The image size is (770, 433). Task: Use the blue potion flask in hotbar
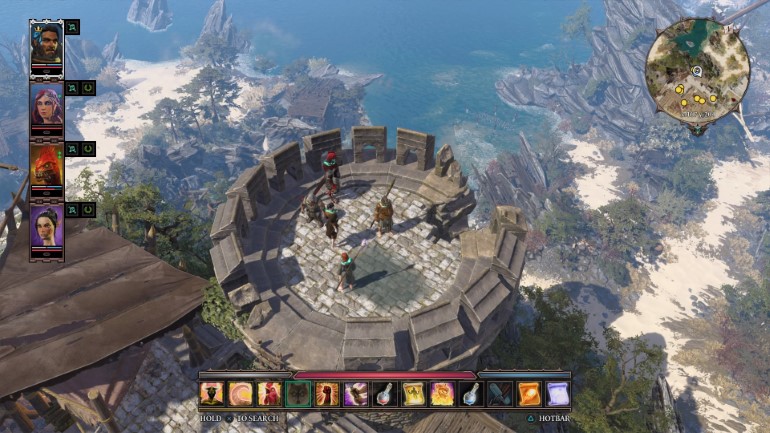[x=471, y=394]
